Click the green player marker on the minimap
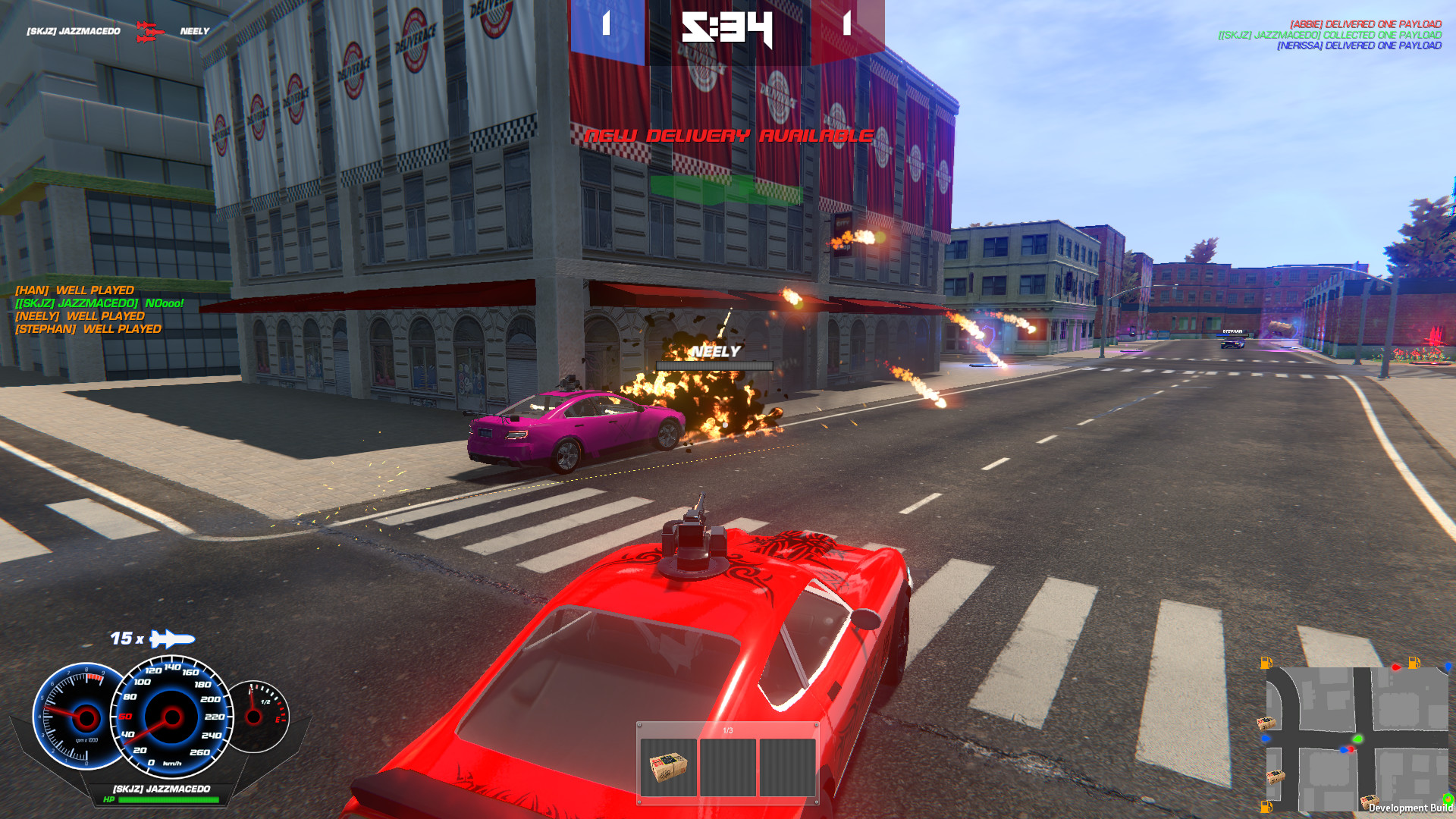1456x819 pixels. (x=1358, y=739)
